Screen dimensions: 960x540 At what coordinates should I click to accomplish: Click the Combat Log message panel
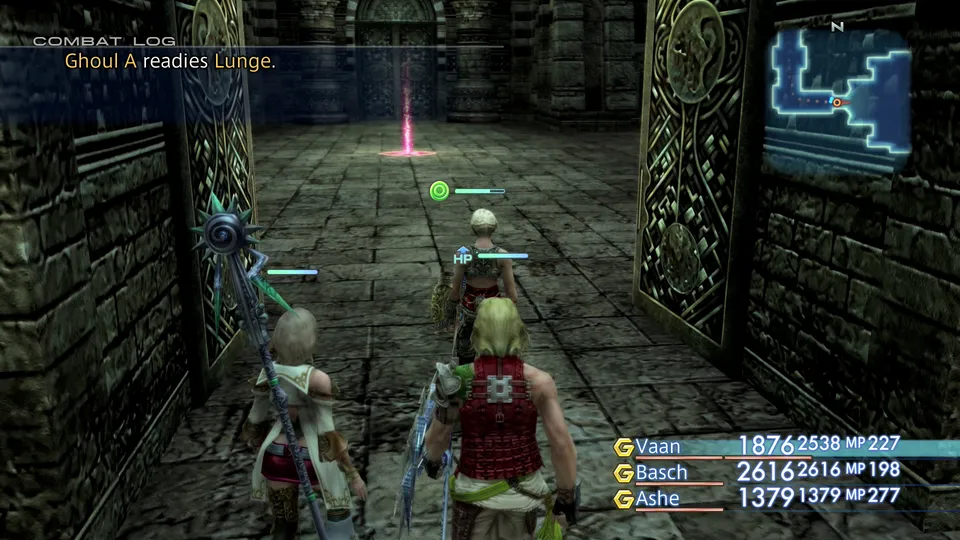(170, 61)
